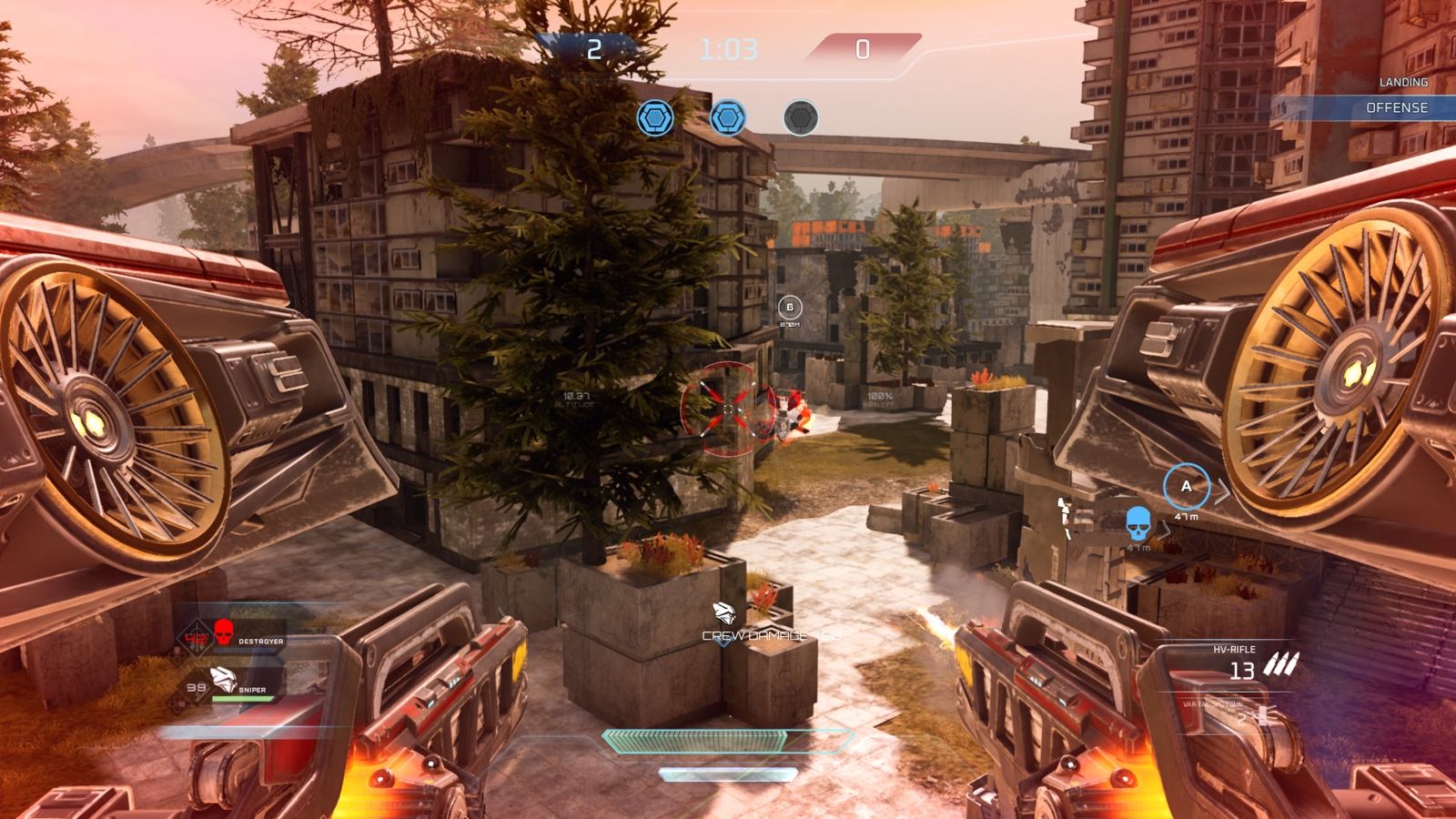Image resolution: width=1456 pixels, height=819 pixels.
Task: Select the Sniper crew member icon
Action: pyautogui.click(x=224, y=678)
